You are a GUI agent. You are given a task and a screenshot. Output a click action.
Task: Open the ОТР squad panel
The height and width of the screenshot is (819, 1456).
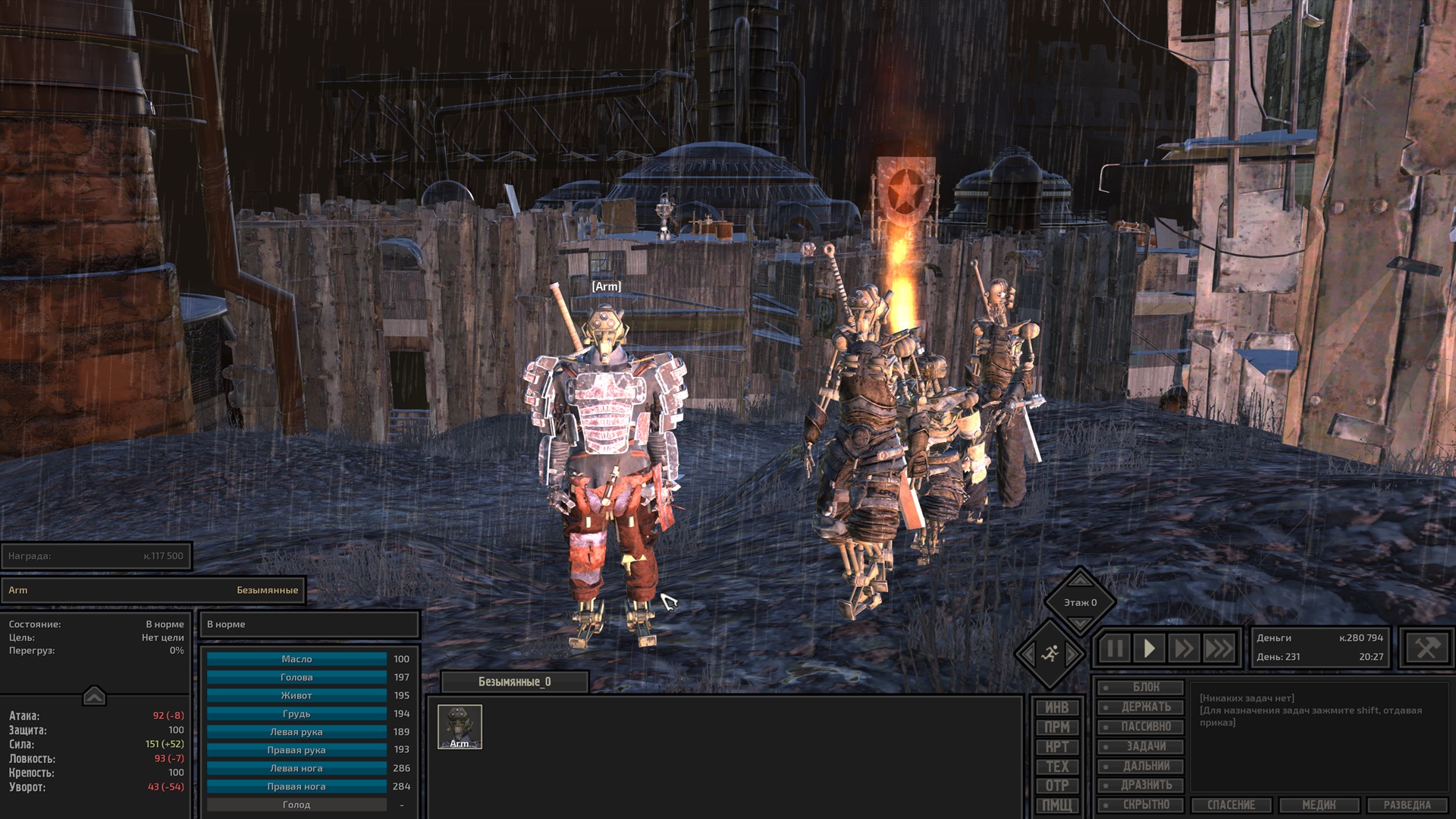(x=1056, y=786)
